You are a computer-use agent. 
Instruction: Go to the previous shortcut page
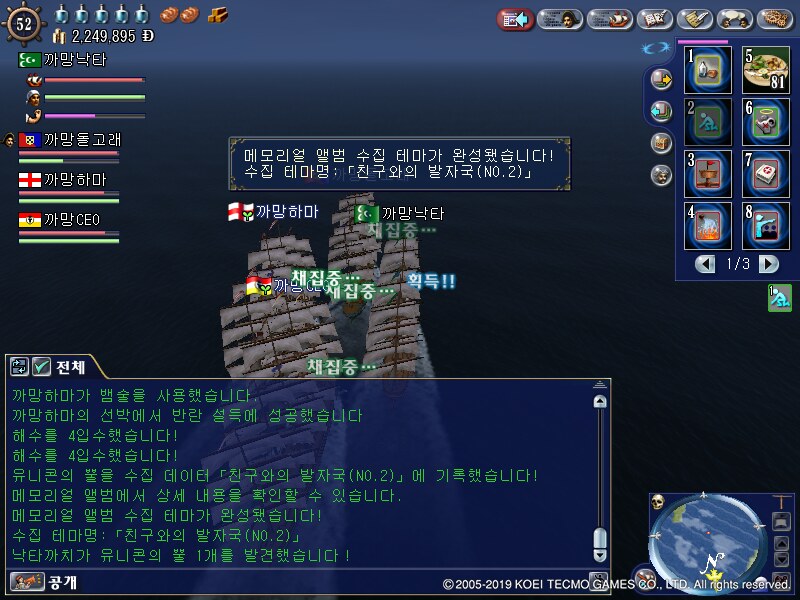(707, 264)
